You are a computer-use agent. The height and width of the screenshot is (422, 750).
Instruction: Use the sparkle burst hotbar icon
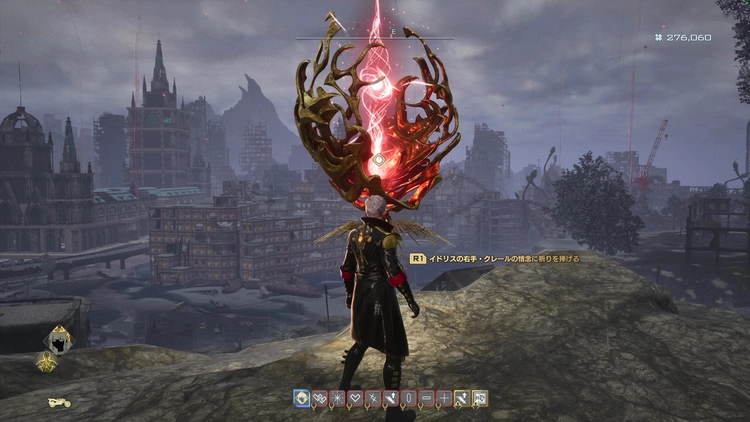point(337,398)
